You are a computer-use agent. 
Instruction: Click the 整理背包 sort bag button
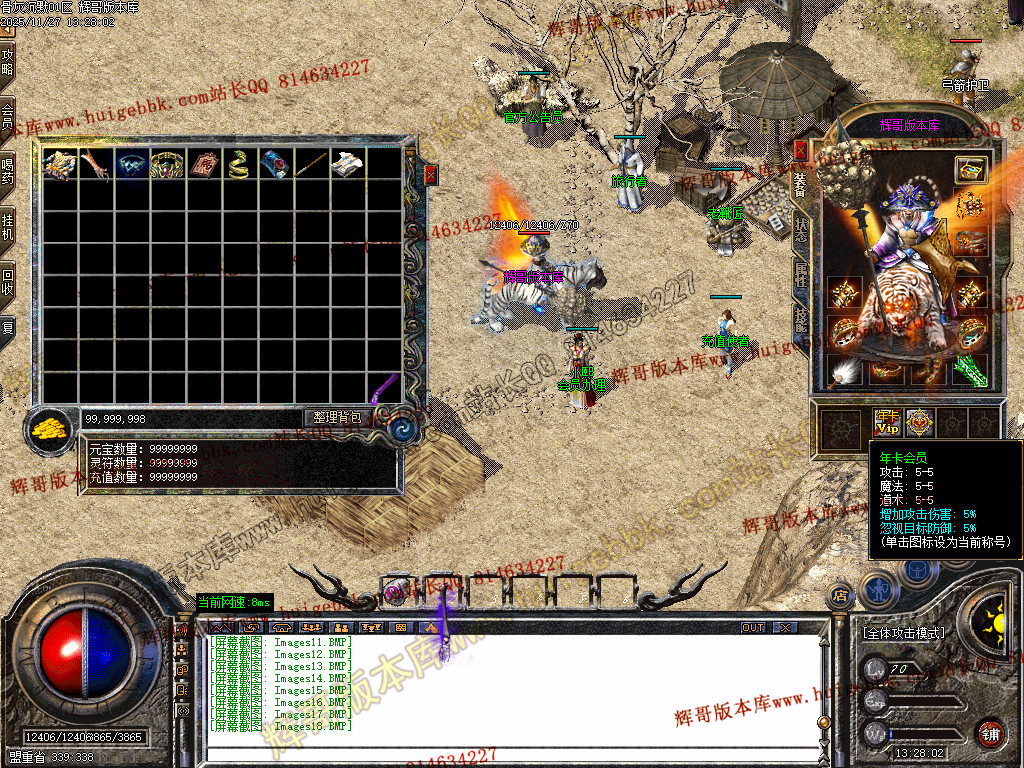click(338, 417)
